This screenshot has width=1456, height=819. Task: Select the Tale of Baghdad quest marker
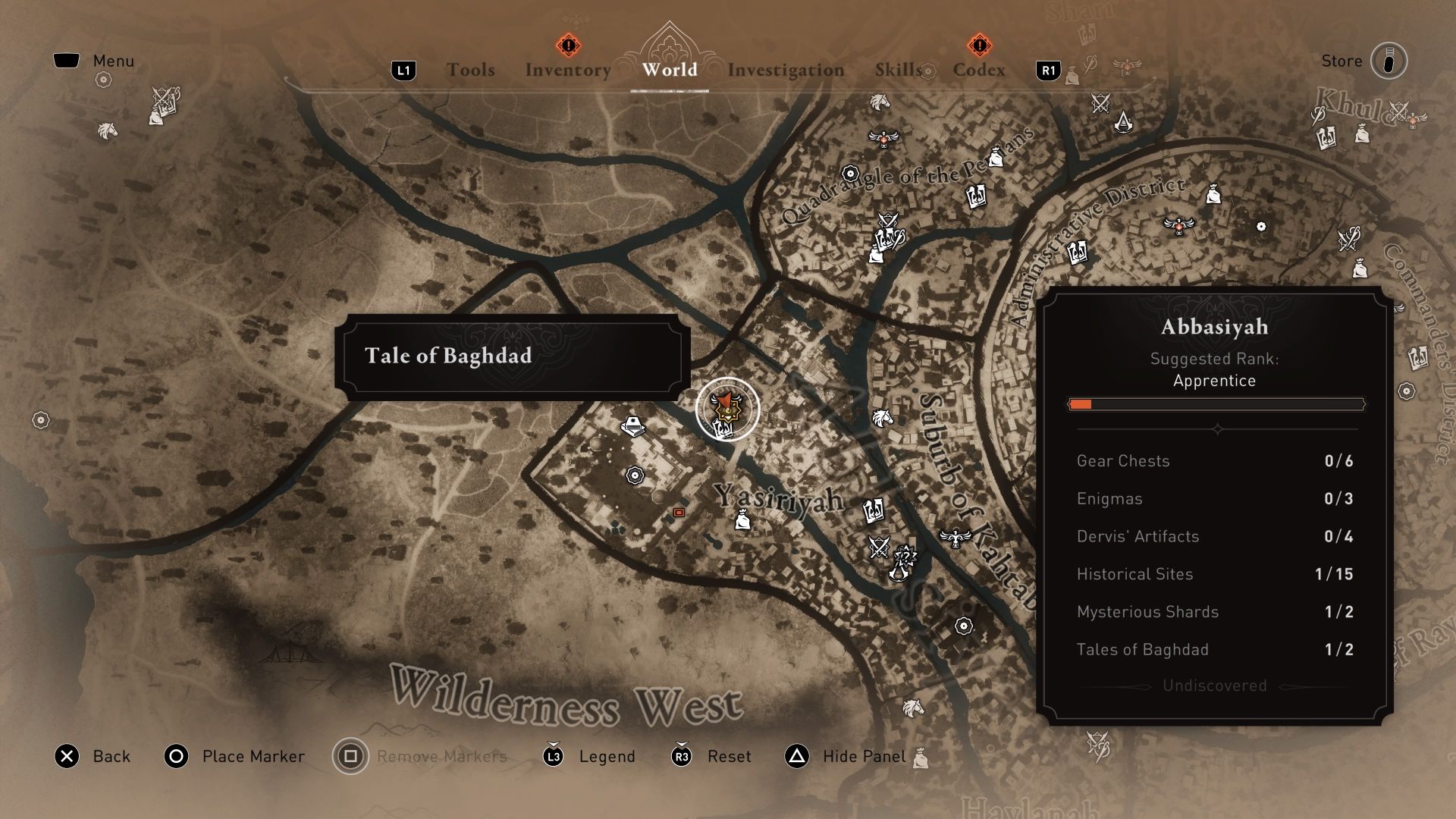tap(726, 408)
